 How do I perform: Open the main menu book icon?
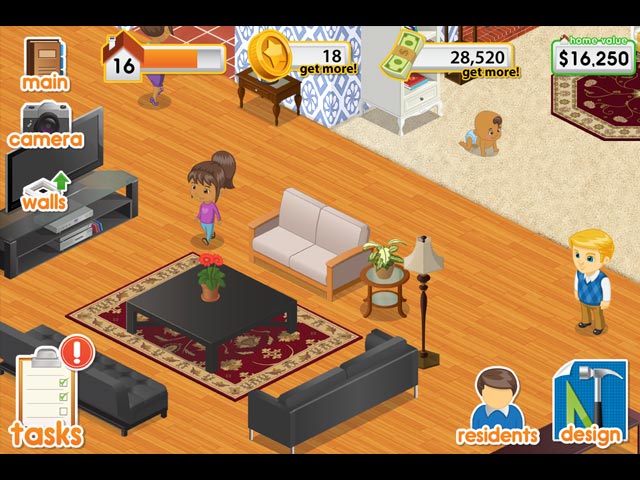44,62
